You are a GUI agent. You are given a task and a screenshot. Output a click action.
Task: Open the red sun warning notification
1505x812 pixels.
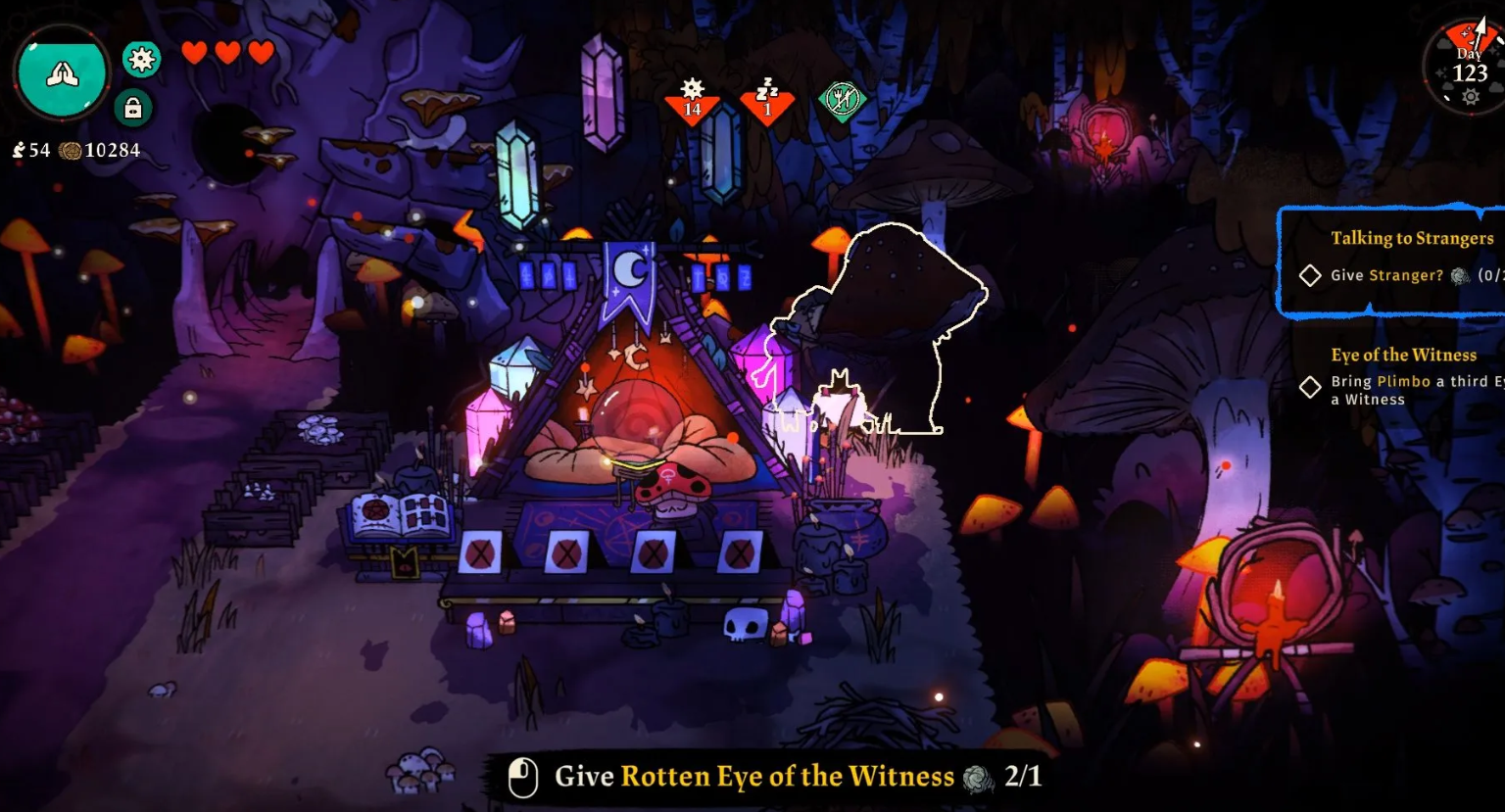tap(693, 98)
